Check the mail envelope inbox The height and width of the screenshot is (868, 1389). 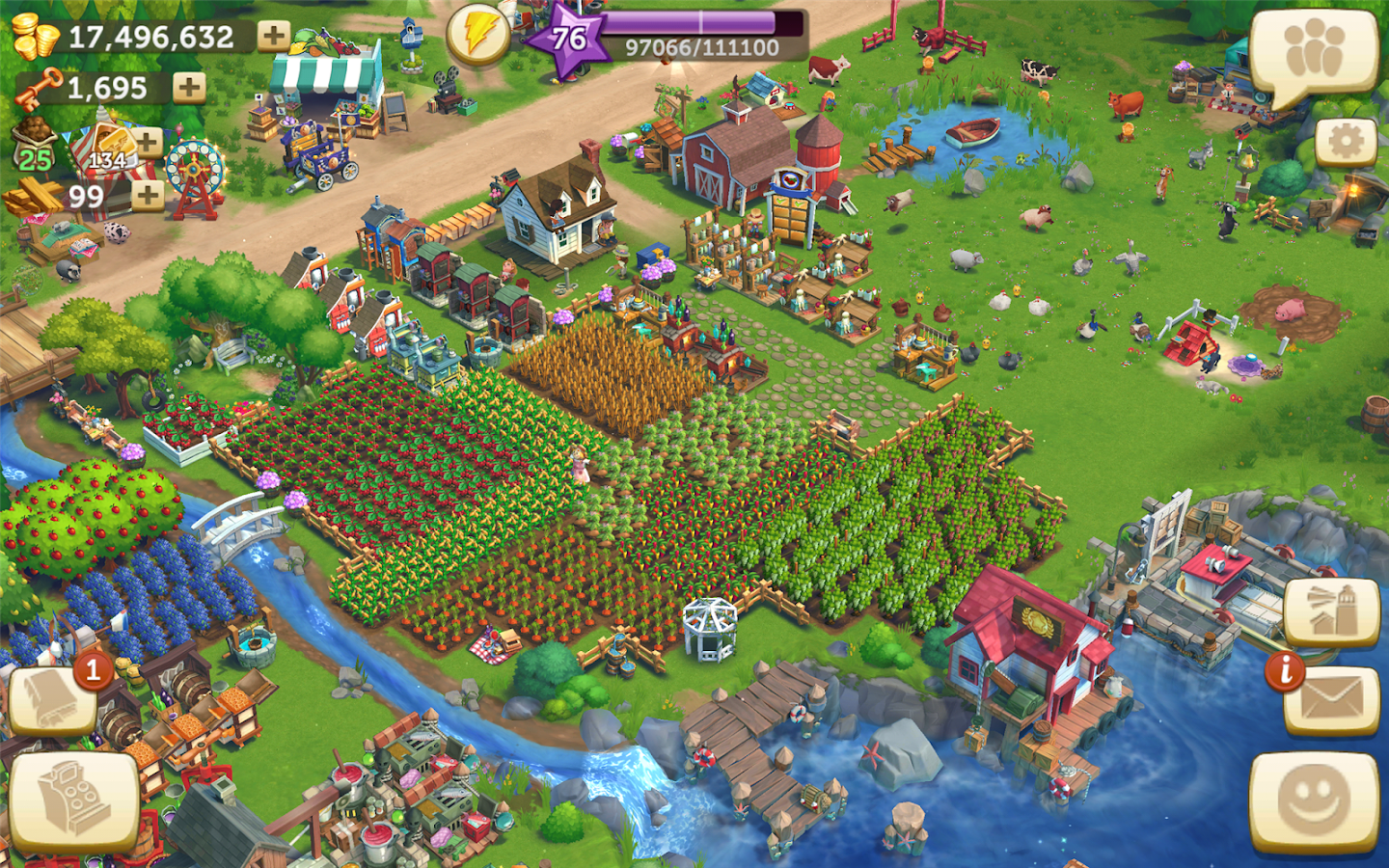tap(1333, 700)
